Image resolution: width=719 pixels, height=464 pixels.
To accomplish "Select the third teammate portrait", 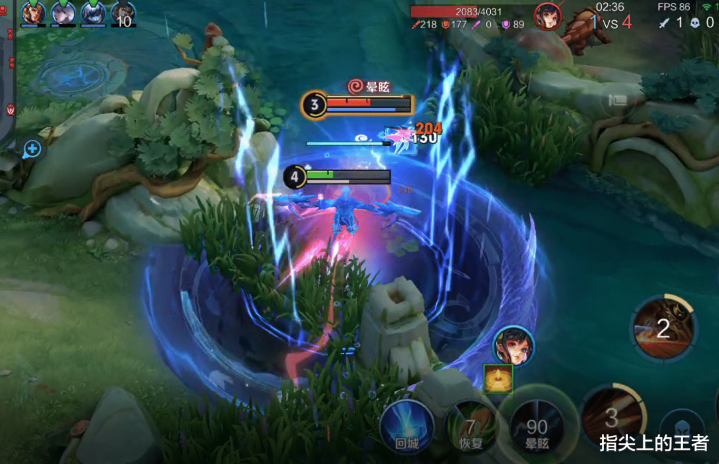I will [x=93, y=13].
